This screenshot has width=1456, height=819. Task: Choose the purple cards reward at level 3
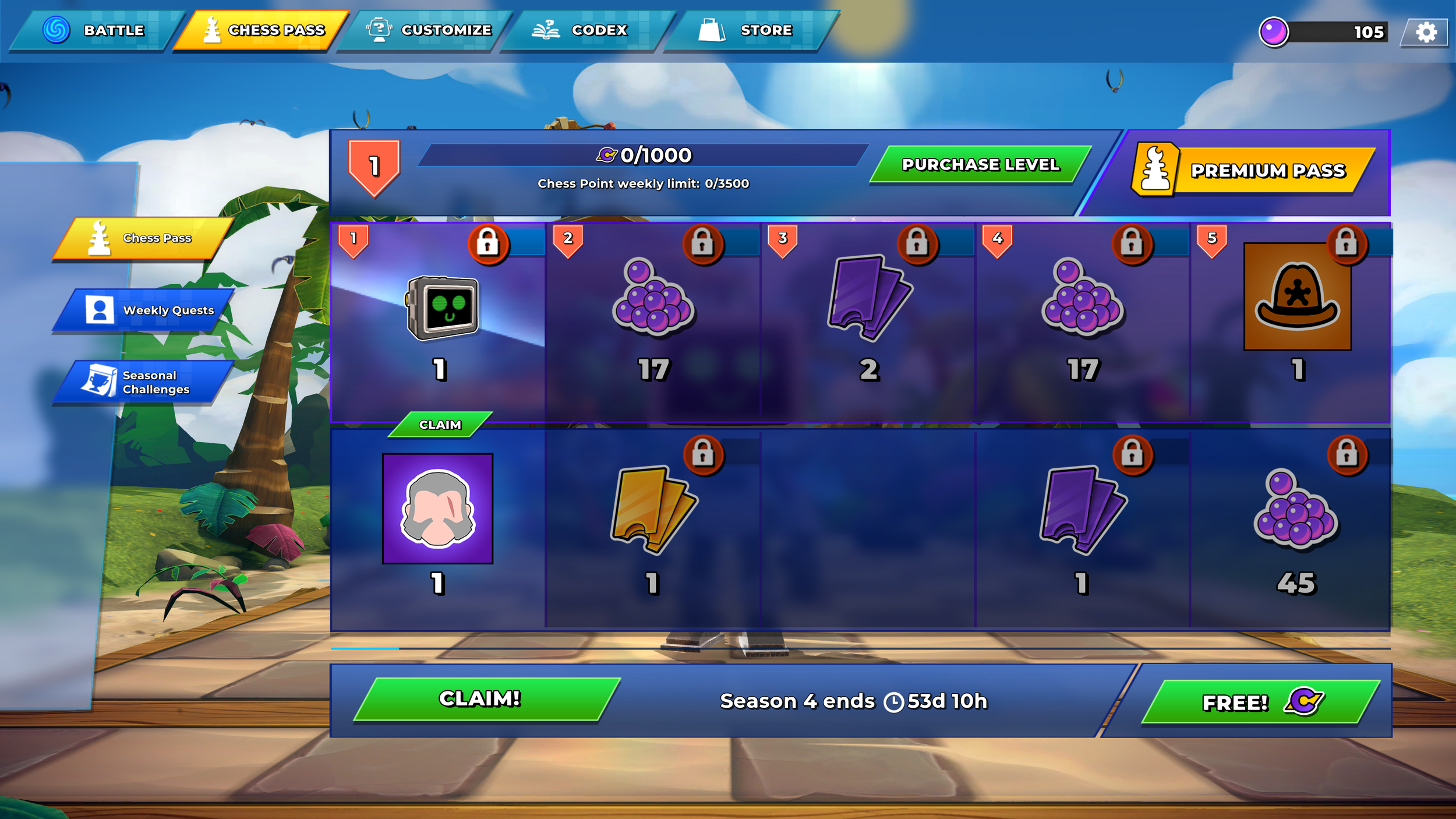(x=868, y=297)
